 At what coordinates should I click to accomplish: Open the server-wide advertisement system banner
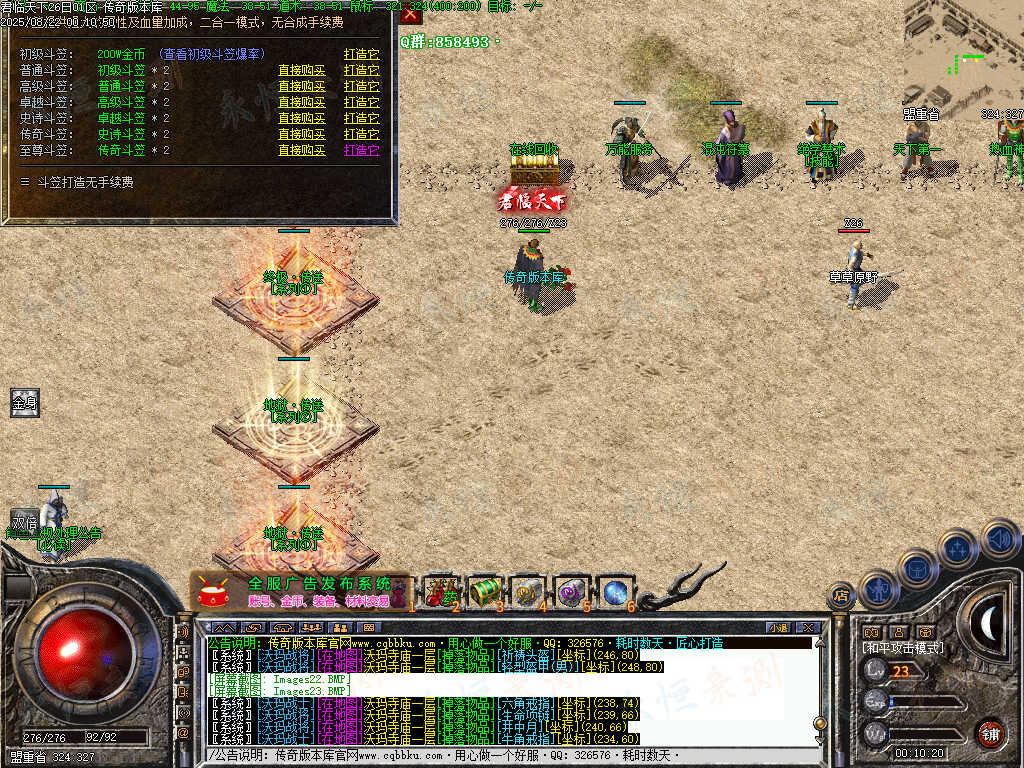[x=300, y=592]
